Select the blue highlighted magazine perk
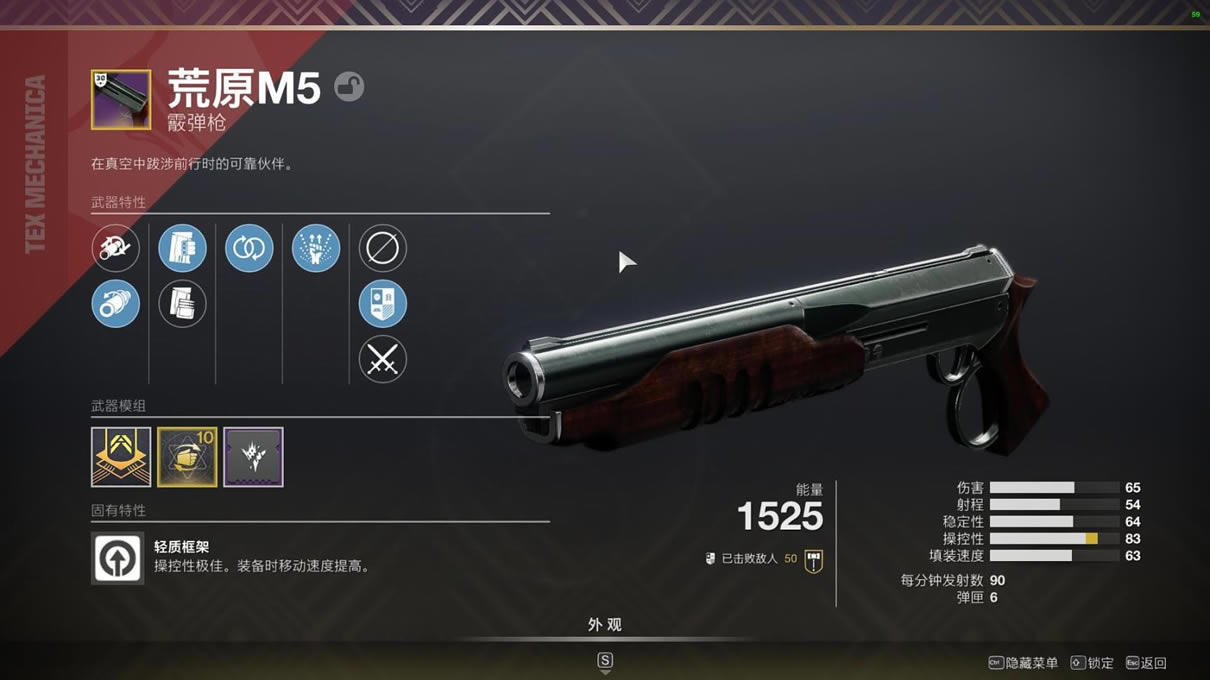 pos(182,248)
